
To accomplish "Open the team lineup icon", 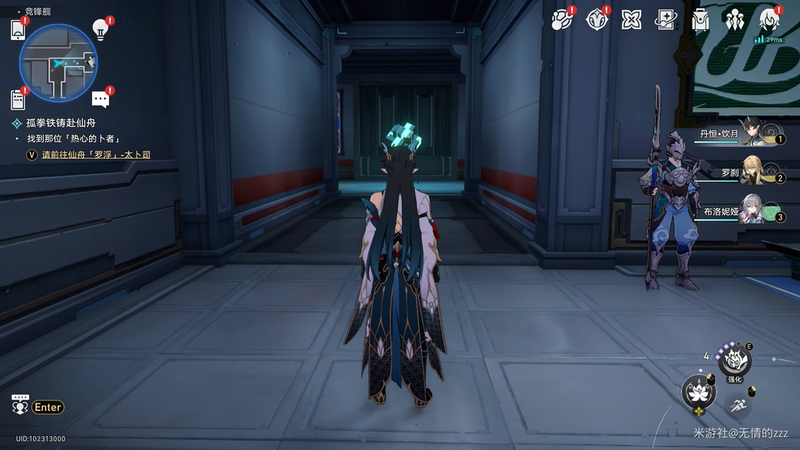I will click(x=736, y=19).
